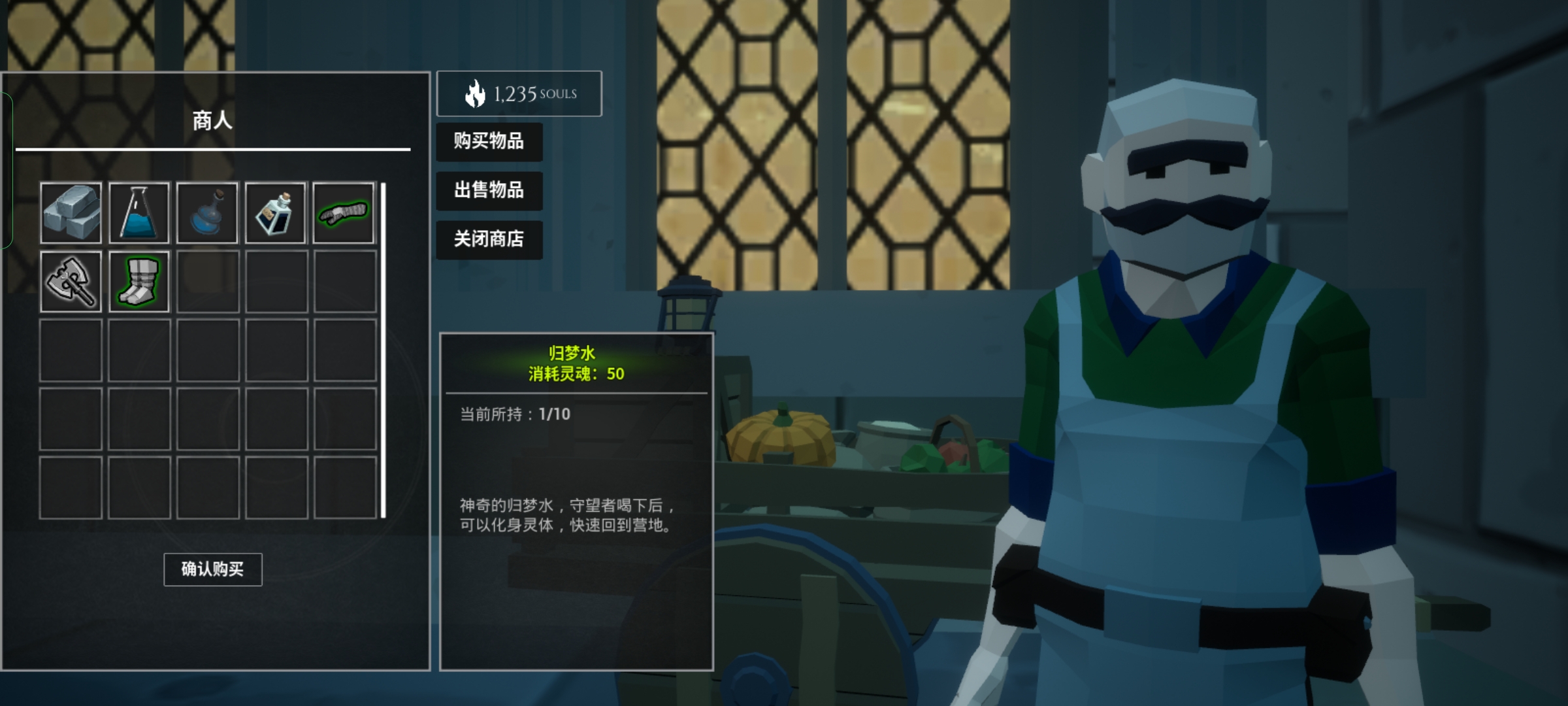Click the 当前所持 1/10 ownership counter
1568x706 pixels.
(x=516, y=415)
